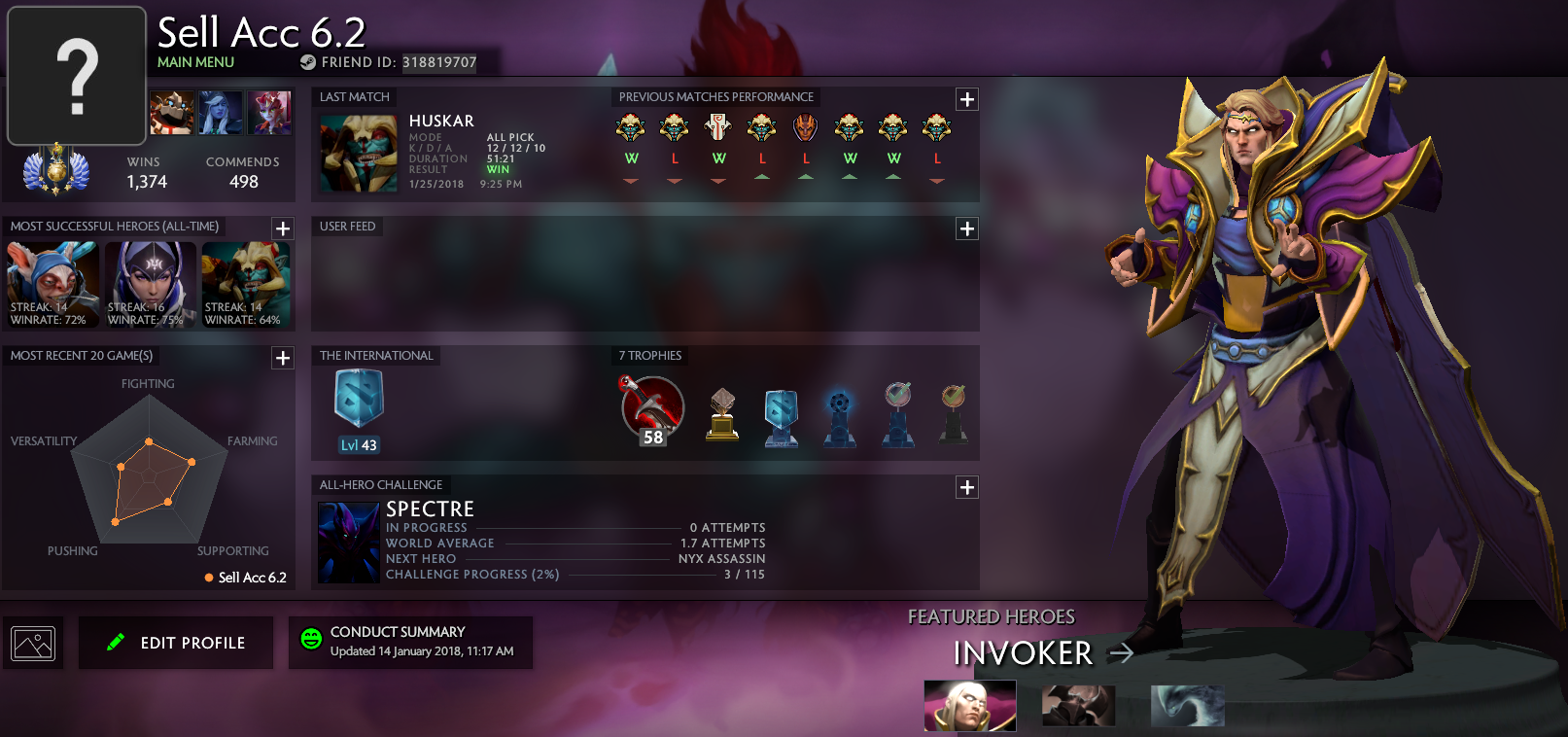This screenshot has height=737, width=1568.
Task: Click Huskar's icon in Previous Matches Performance
Action: (629, 126)
